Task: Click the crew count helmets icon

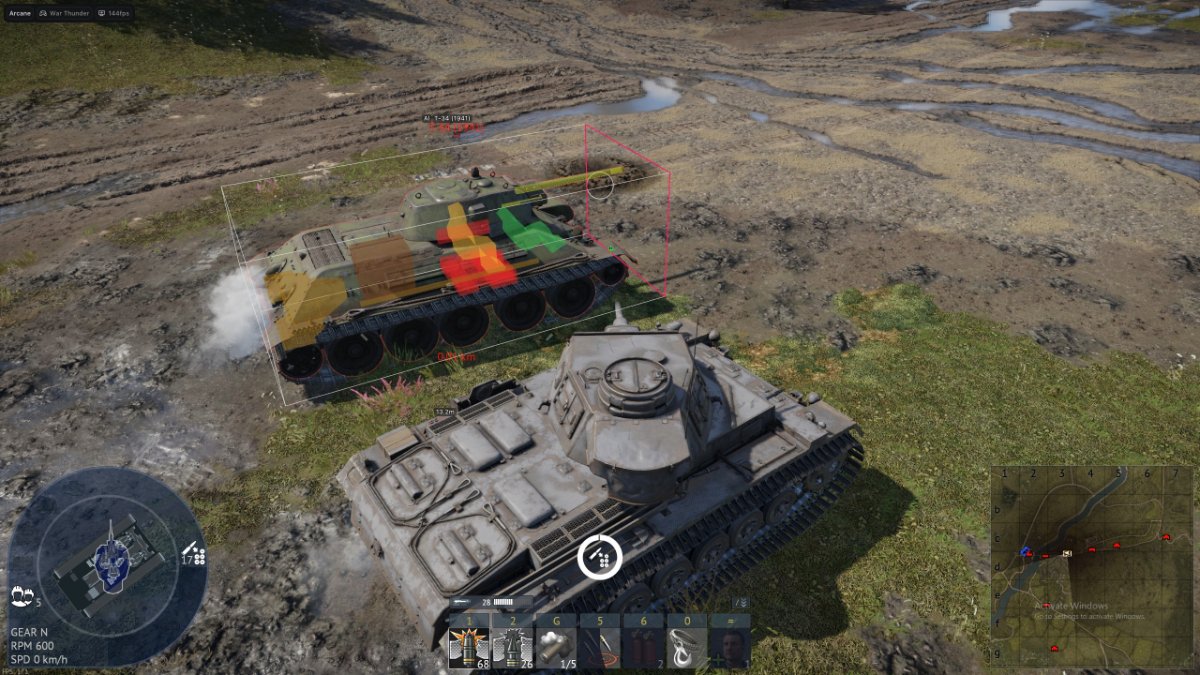Action: click(x=22, y=596)
